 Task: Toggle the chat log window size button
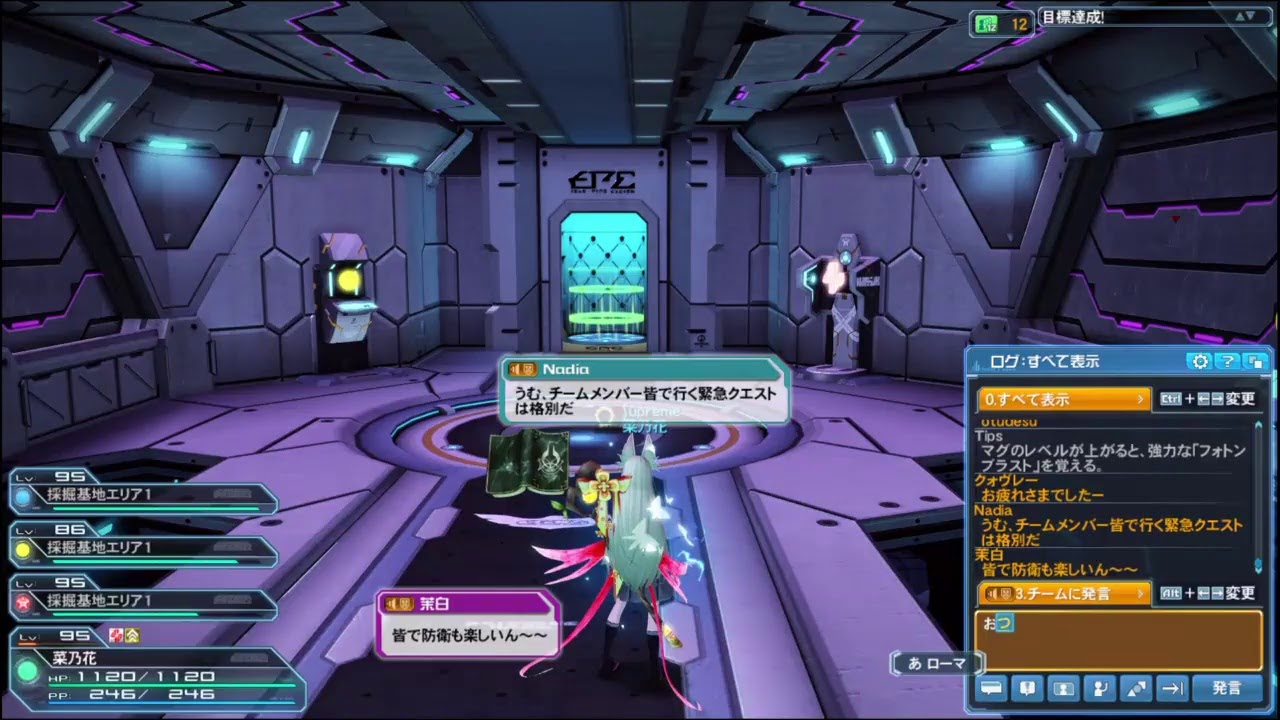[1254, 361]
